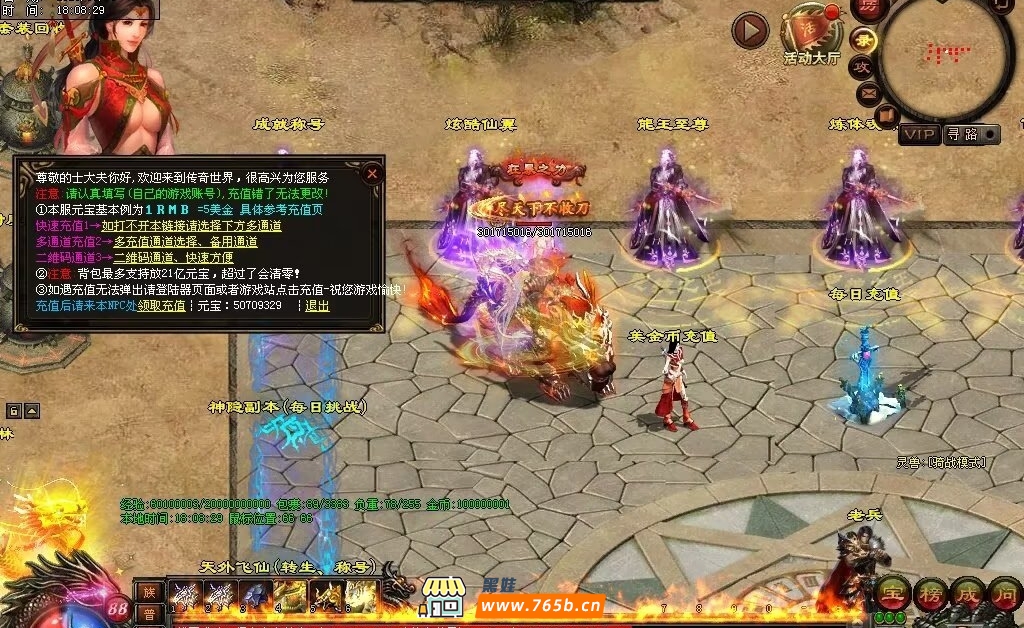1024x628 pixels.
Task: Click the circular minimap
Action: [x=945, y=58]
